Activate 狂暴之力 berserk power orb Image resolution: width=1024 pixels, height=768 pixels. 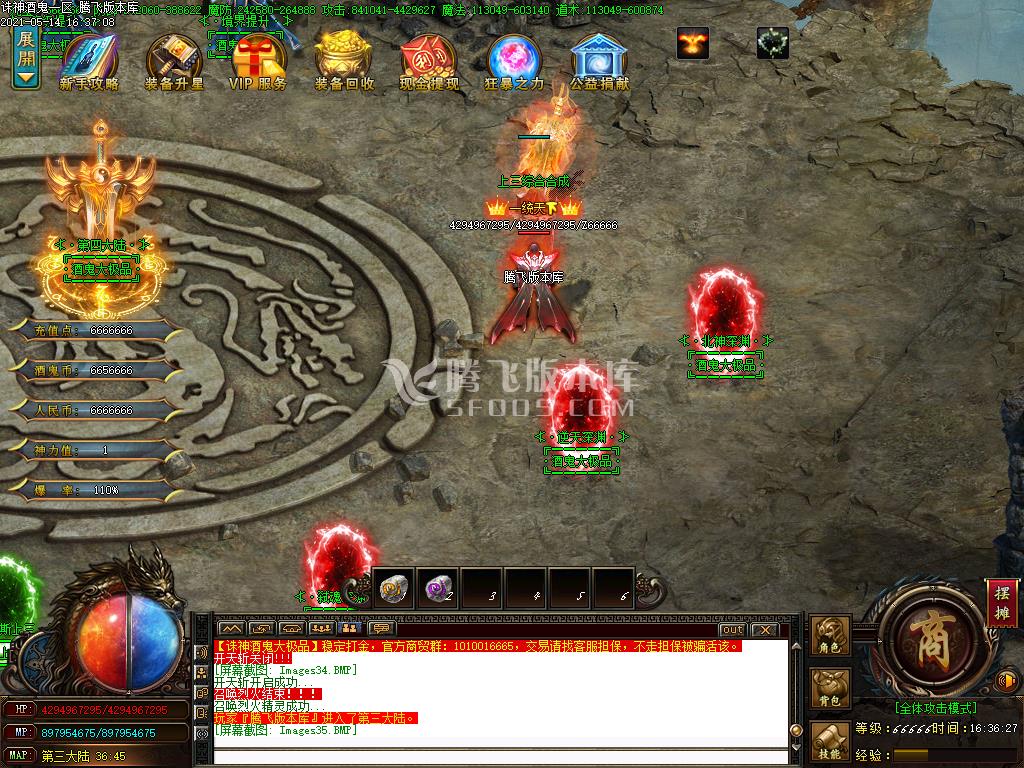514,62
